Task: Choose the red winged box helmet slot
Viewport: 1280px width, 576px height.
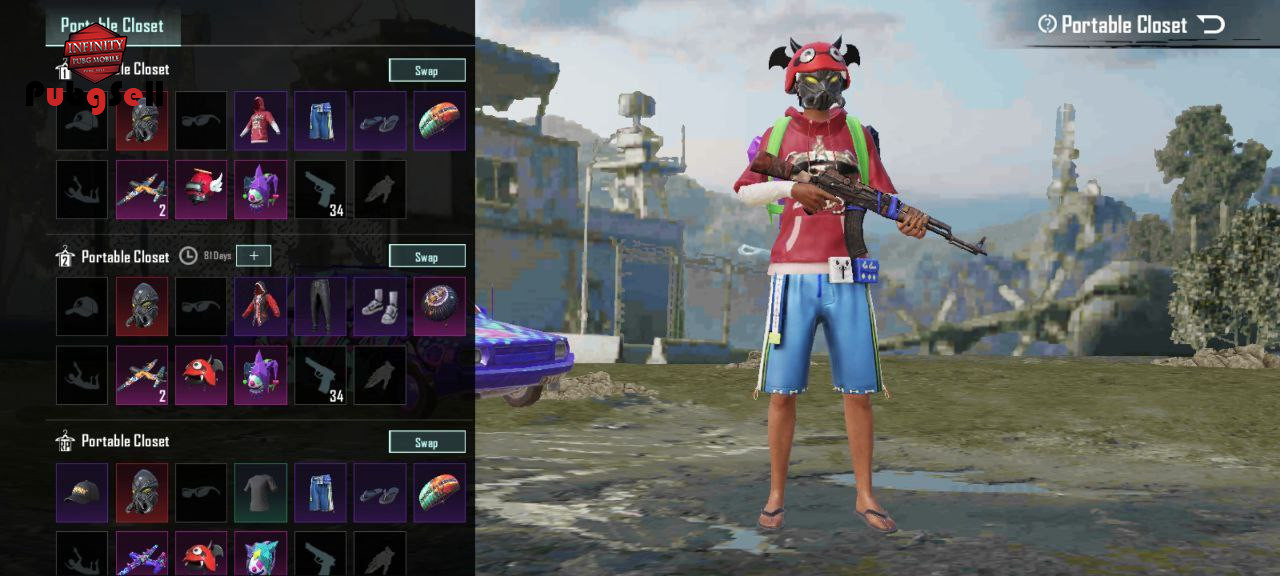Action: coord(201,190)
